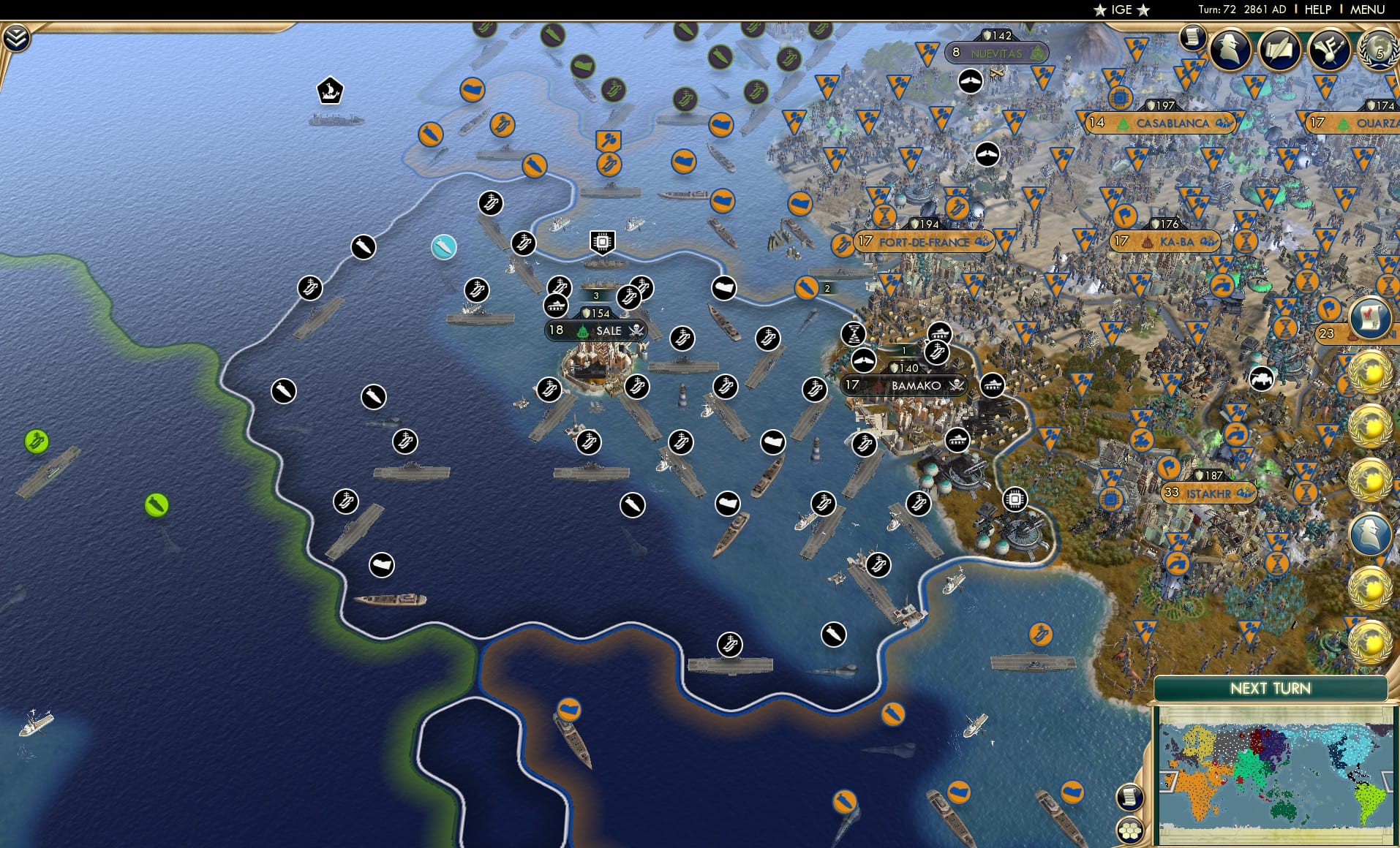Toggle strategic view with the hex icon near minimap
The height and width of the screenshot is (848, 1400).
click(x=1130, y=830)
